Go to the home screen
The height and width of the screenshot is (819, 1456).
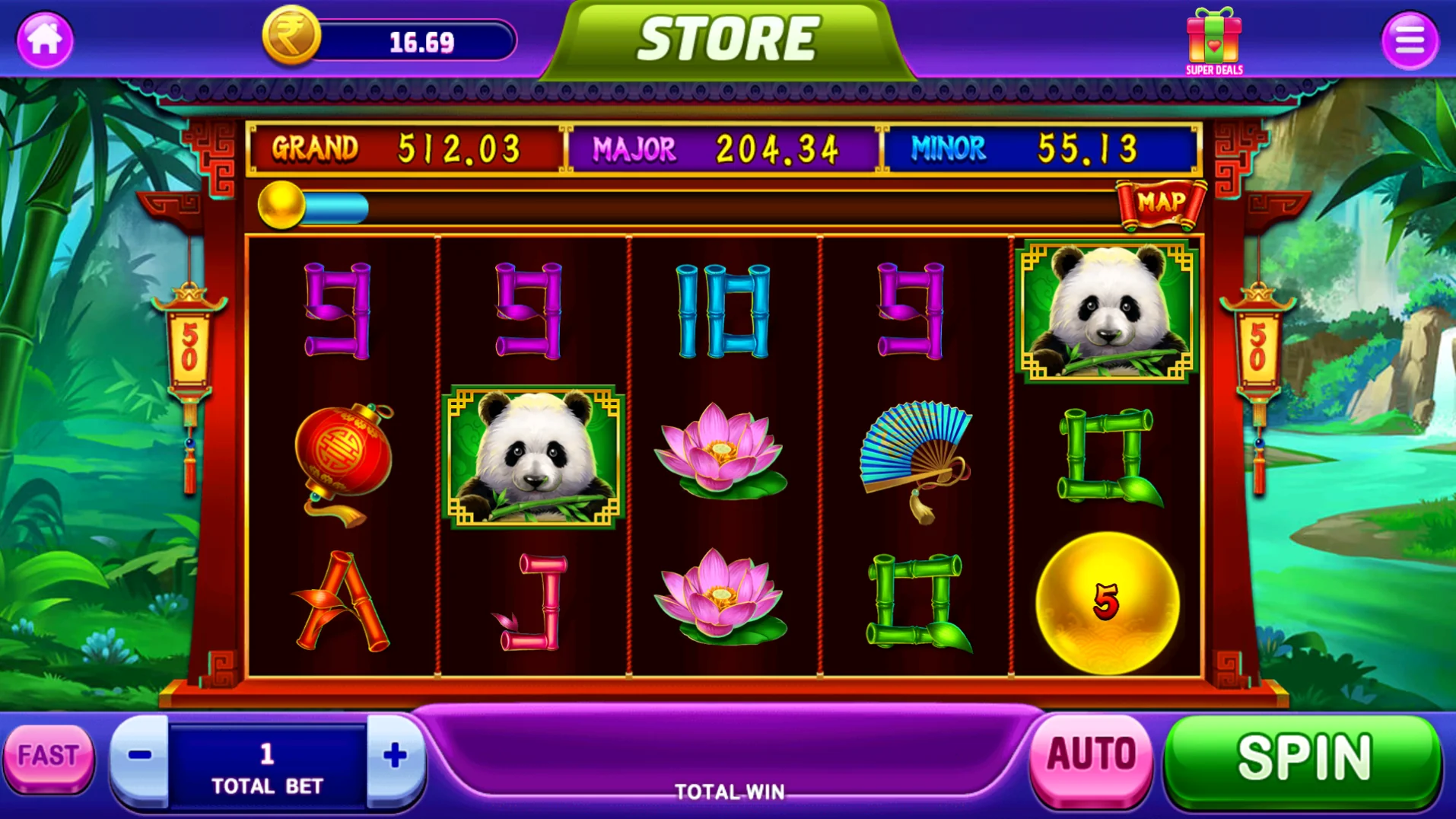point(45,40)
